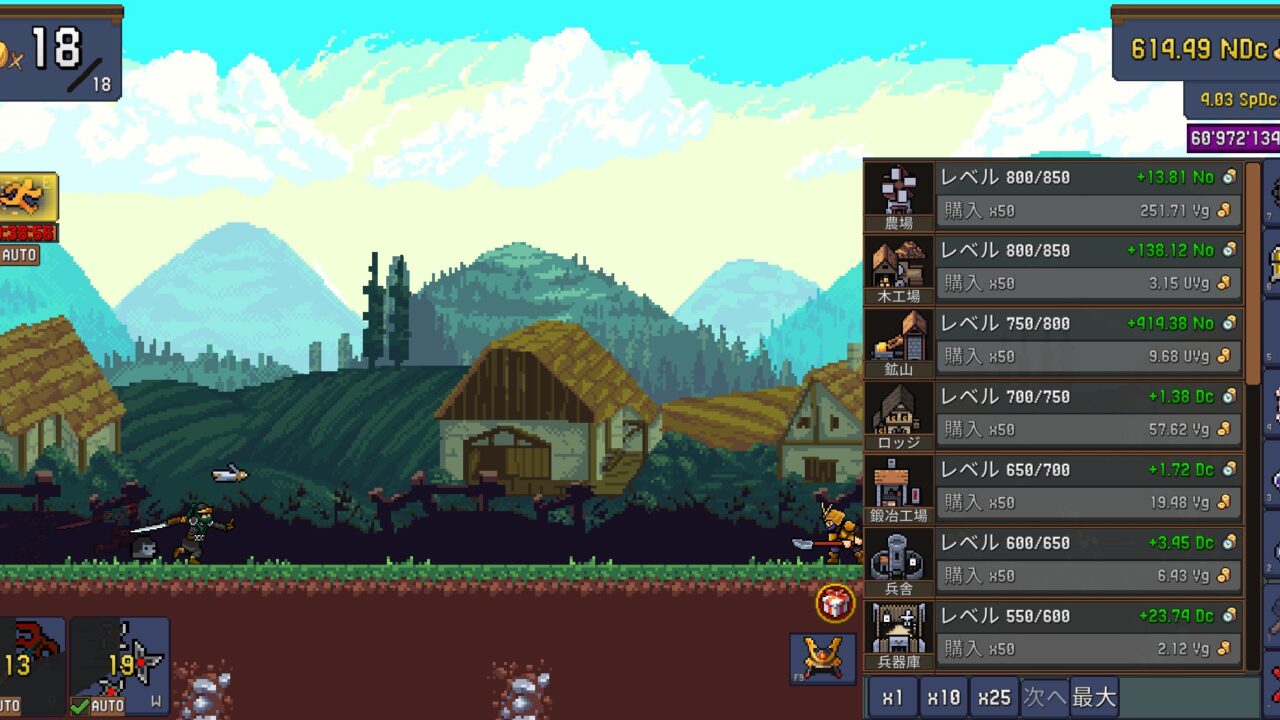Click the samurai helmet icon button
Image resolution: width=1280 pixels, height=720 pixels.
[822, 658]
